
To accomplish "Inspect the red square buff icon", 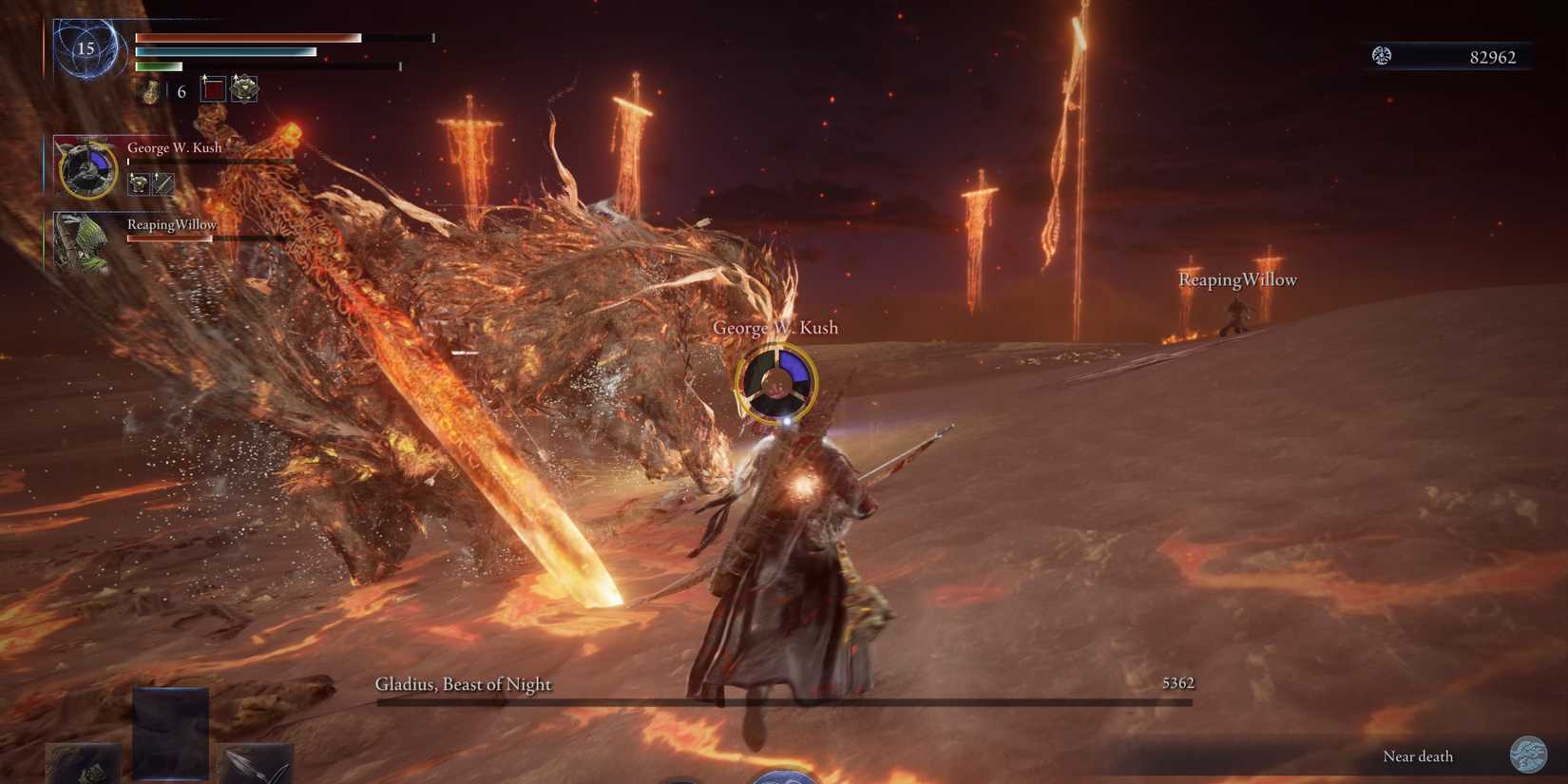I will (214, 90).
